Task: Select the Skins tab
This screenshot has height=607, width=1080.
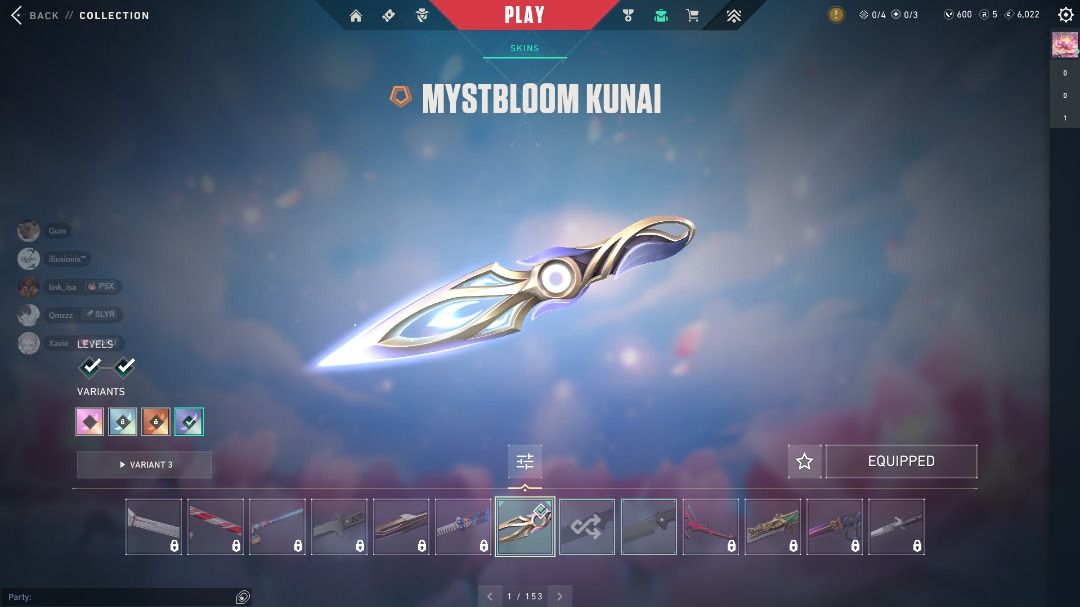Action: [524, 48]
